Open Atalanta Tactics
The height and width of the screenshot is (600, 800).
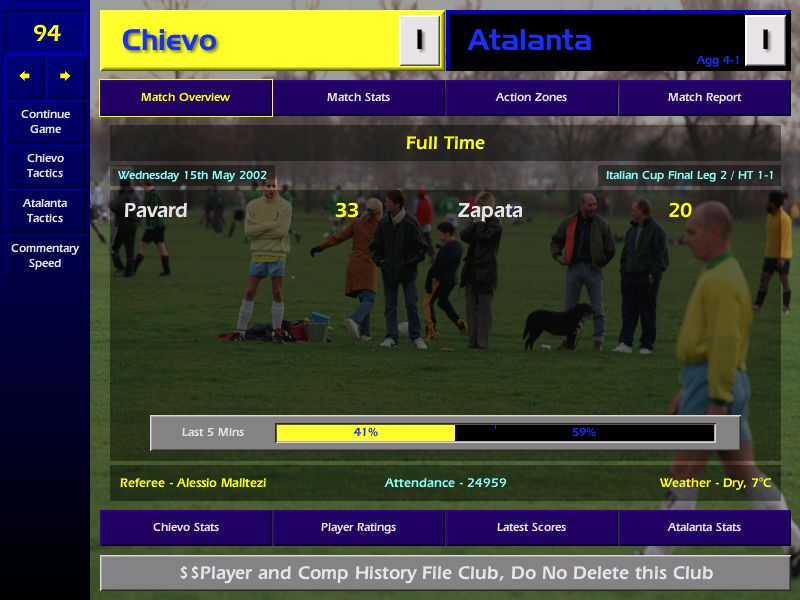pyautogui.click(x=45, y=210)
